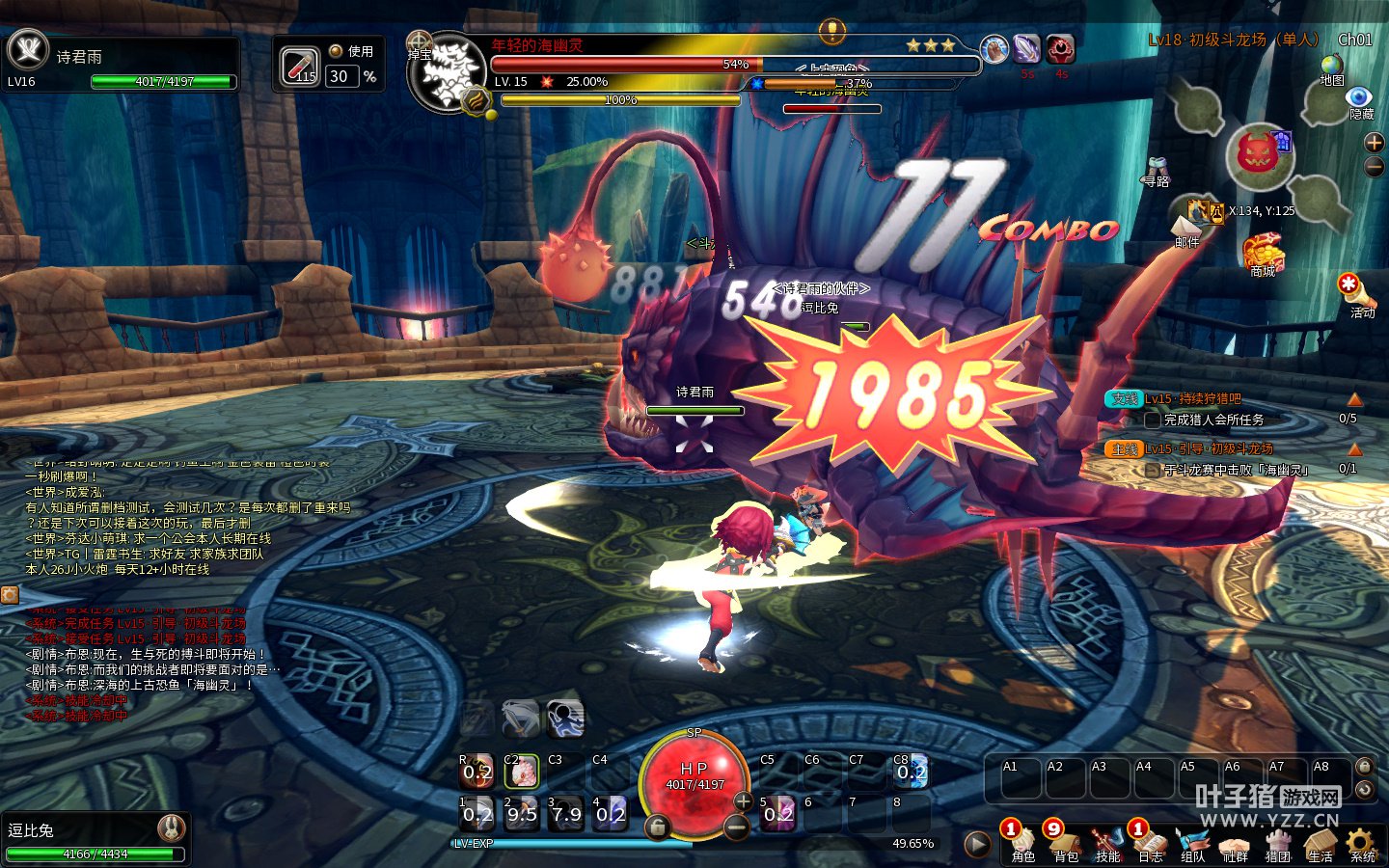The width and height of the screenshot is (1389, 868).
Task: Open the 背包 backpack inventory
Action: click(1065, 845)
